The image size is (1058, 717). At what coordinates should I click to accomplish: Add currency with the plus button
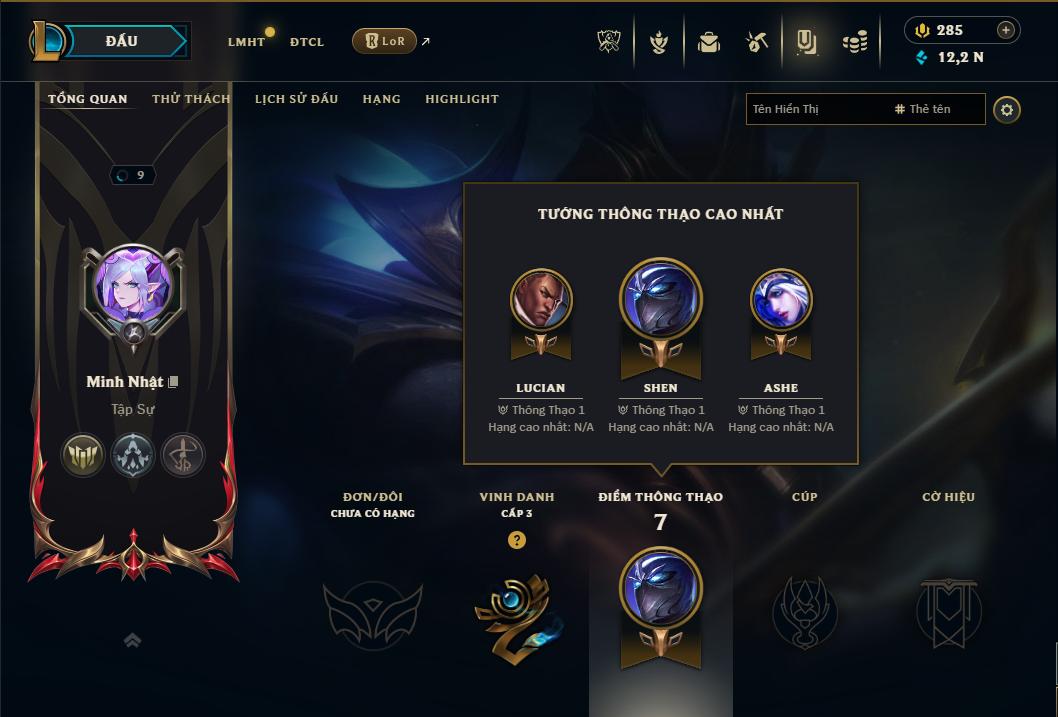coord(1006,30)
